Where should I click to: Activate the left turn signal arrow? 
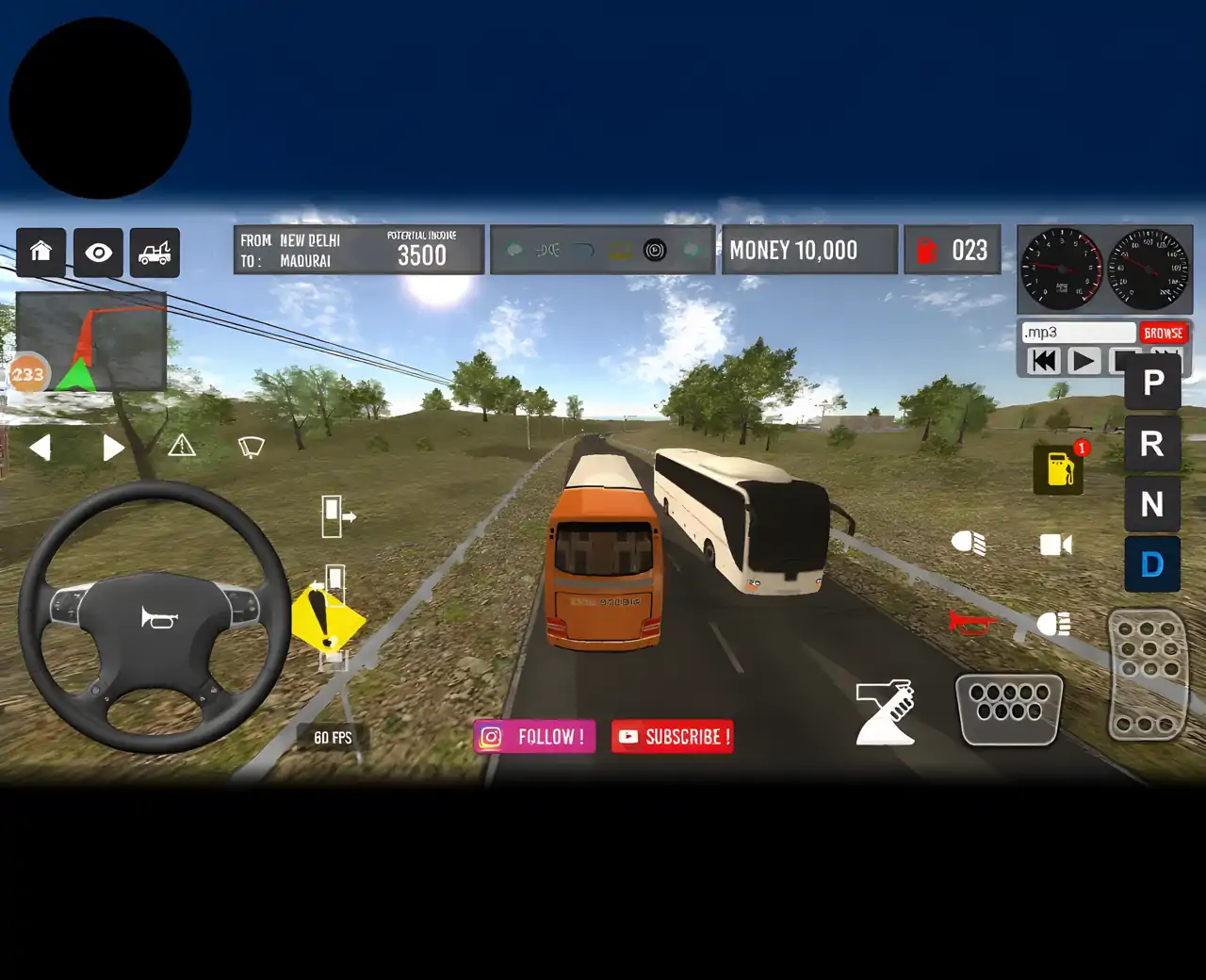[x=40, y=448]
